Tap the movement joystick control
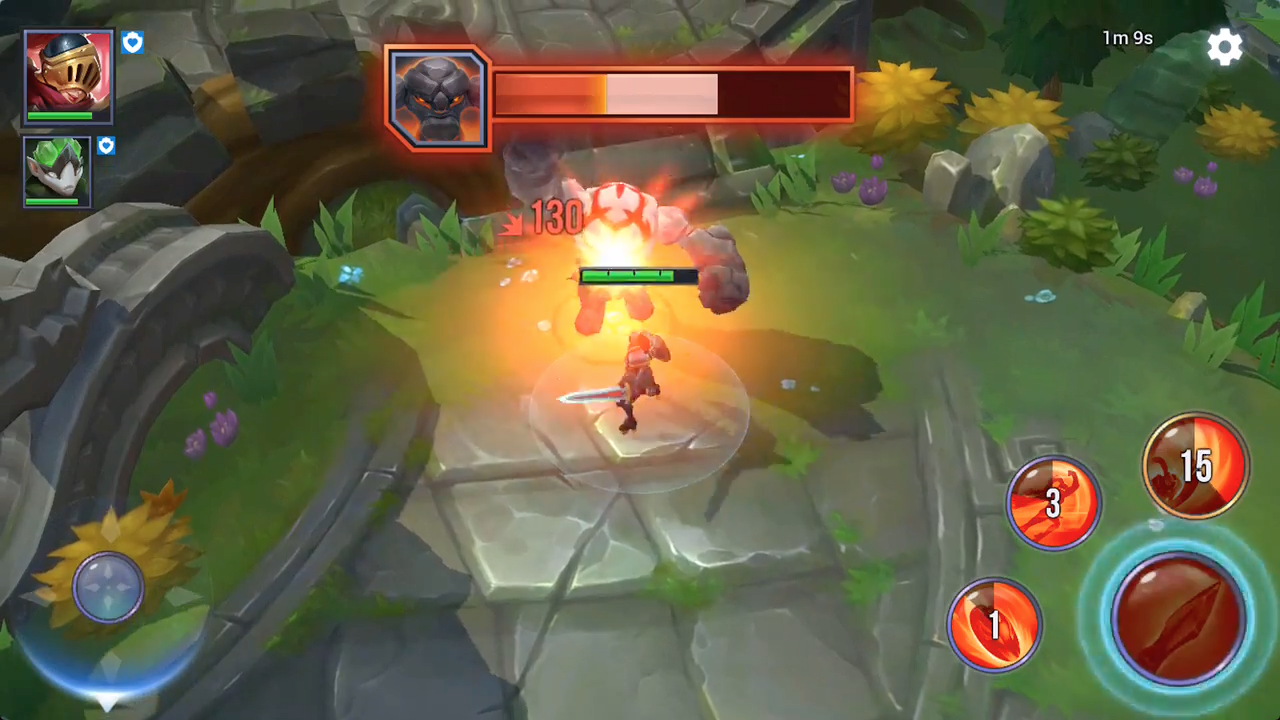This screenshot has width=1280, height=720. coord(108,588)
